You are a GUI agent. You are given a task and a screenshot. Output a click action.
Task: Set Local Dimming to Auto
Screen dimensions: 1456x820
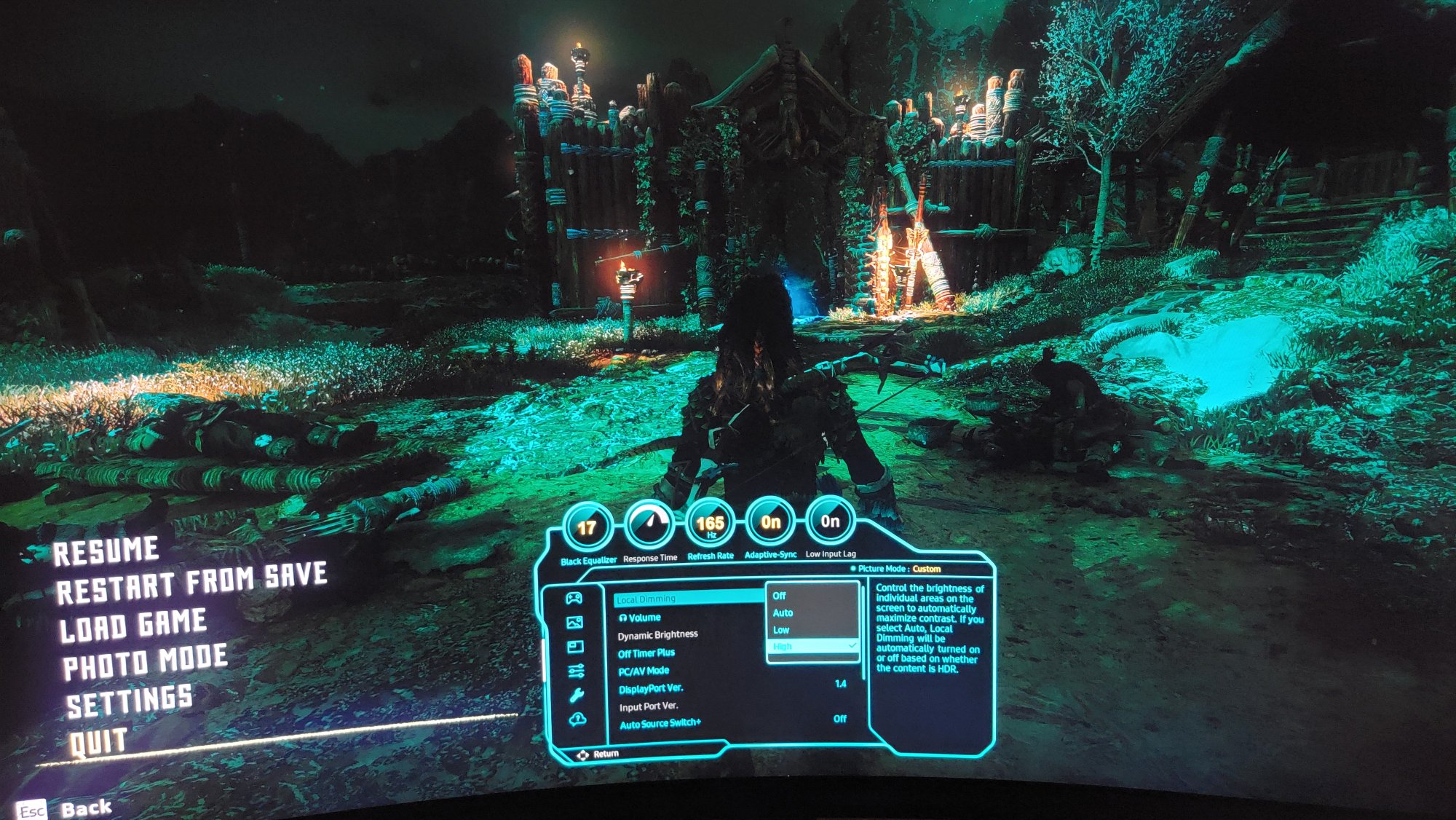pos(783,613)
